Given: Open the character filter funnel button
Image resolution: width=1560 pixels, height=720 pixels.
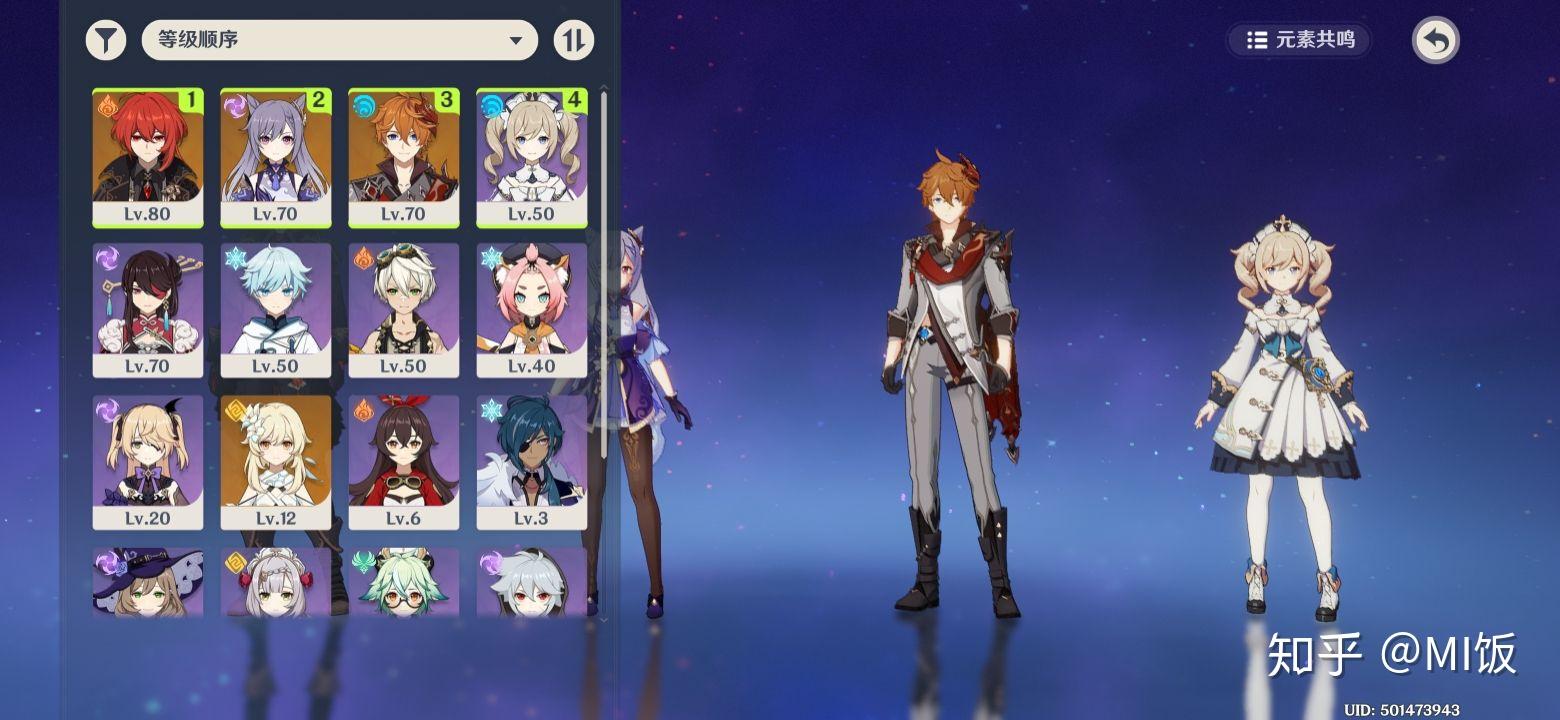Looking at the screenshot, I should (106, 41).
